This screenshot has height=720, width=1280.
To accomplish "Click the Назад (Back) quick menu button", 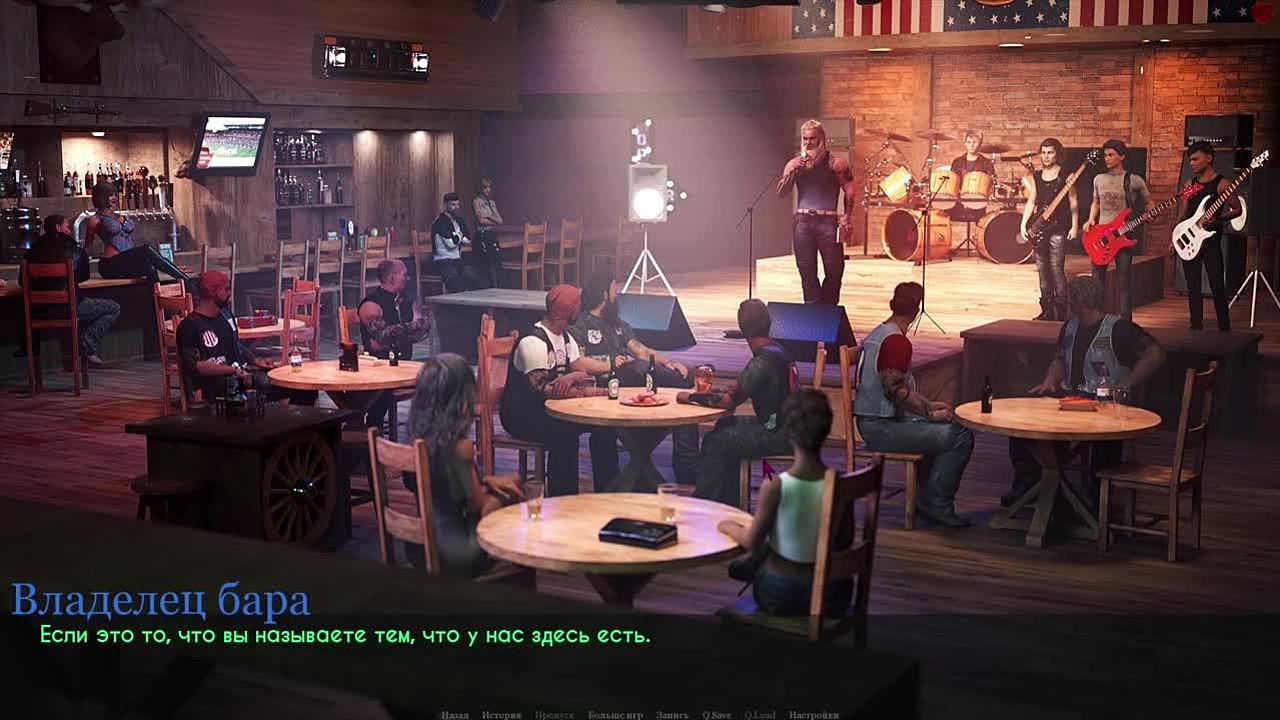I will point(455,715).
